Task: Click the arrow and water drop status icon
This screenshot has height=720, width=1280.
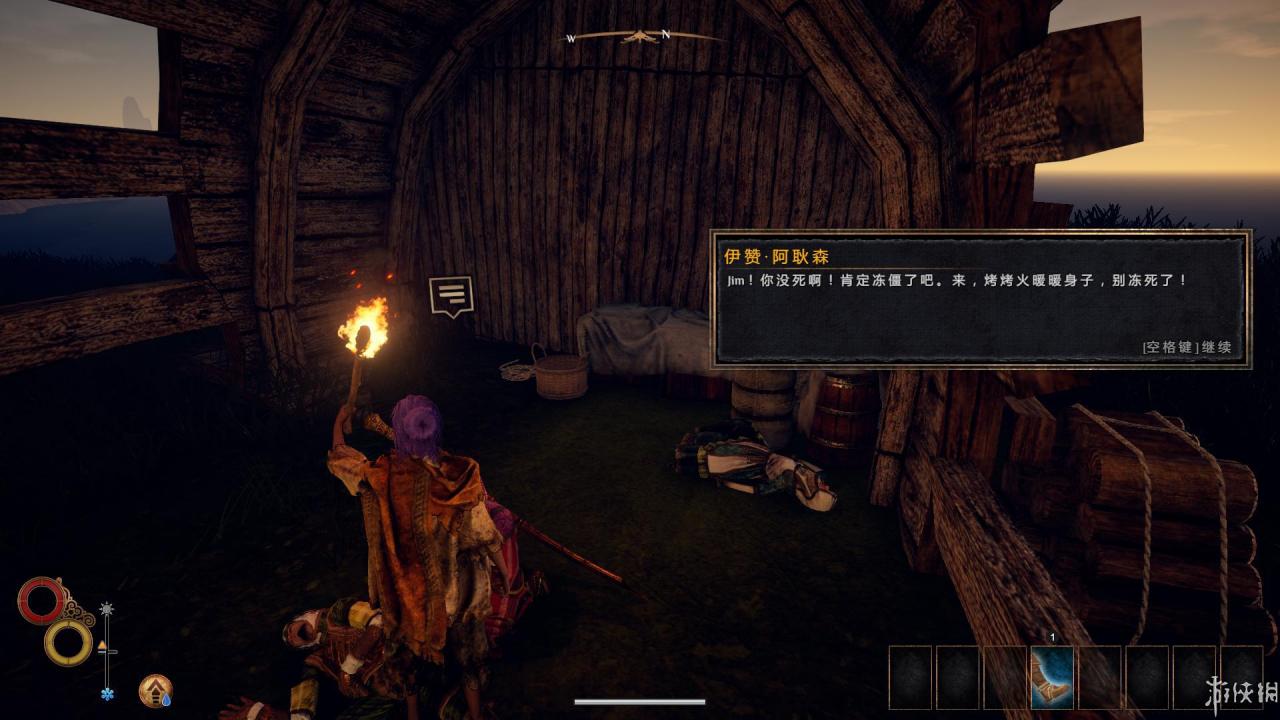Action: click(x=155, y=690)
